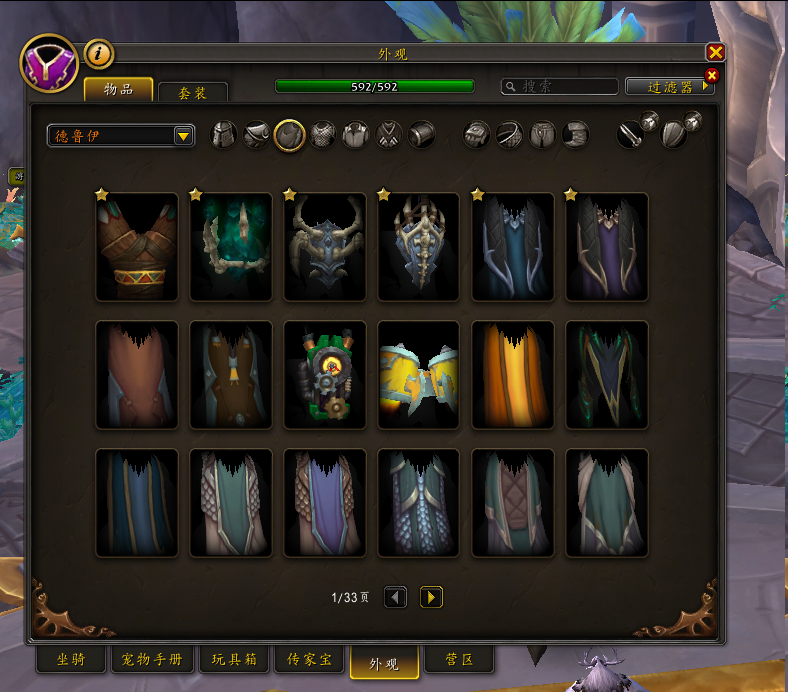Viewport: 788px width, 692px height.
Task: Choose the yellow armored wings back appearance
Action: 419,375
